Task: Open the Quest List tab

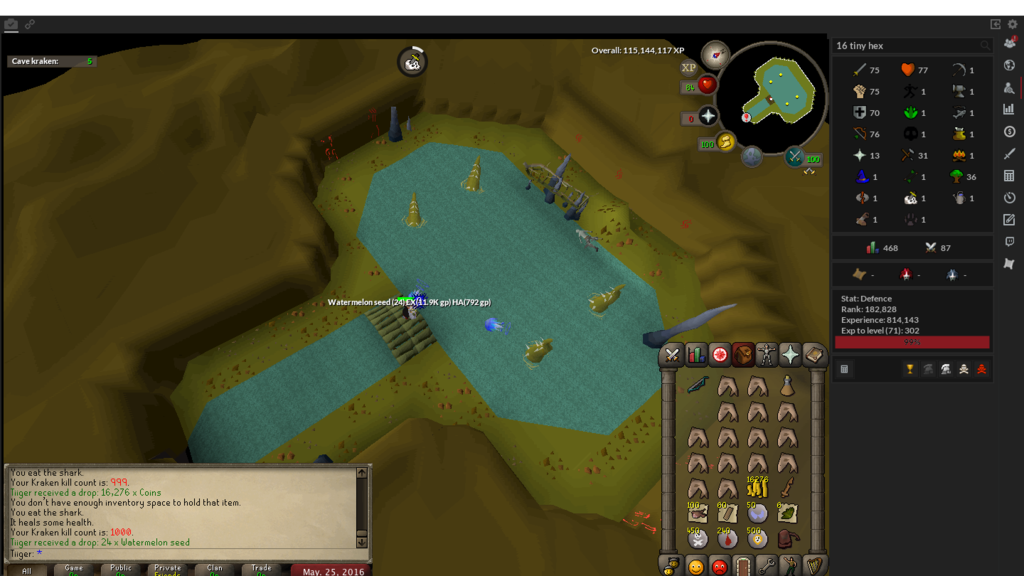Action: 719,355
